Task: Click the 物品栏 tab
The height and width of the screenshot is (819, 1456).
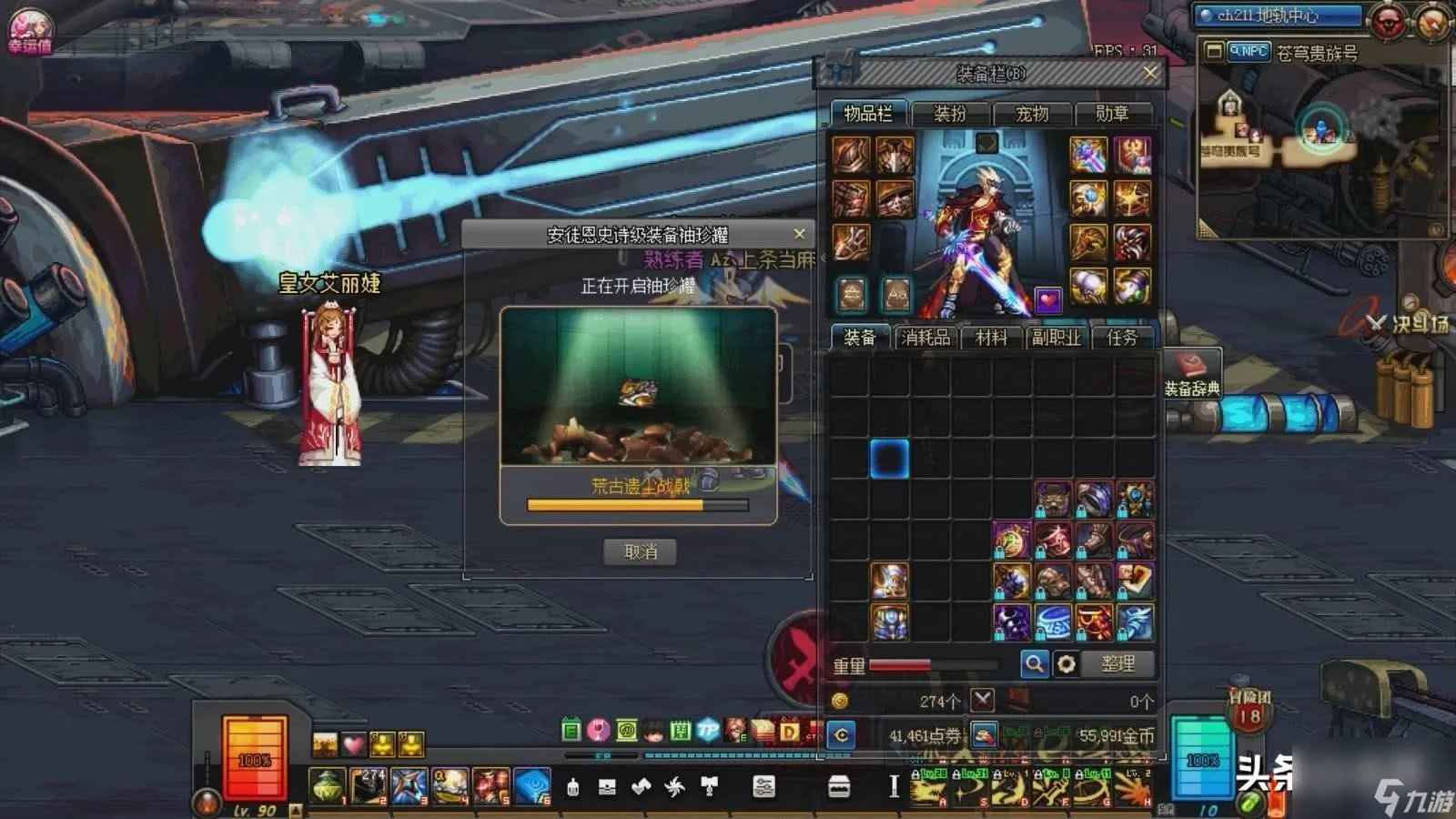Action: tap(867, 114)
